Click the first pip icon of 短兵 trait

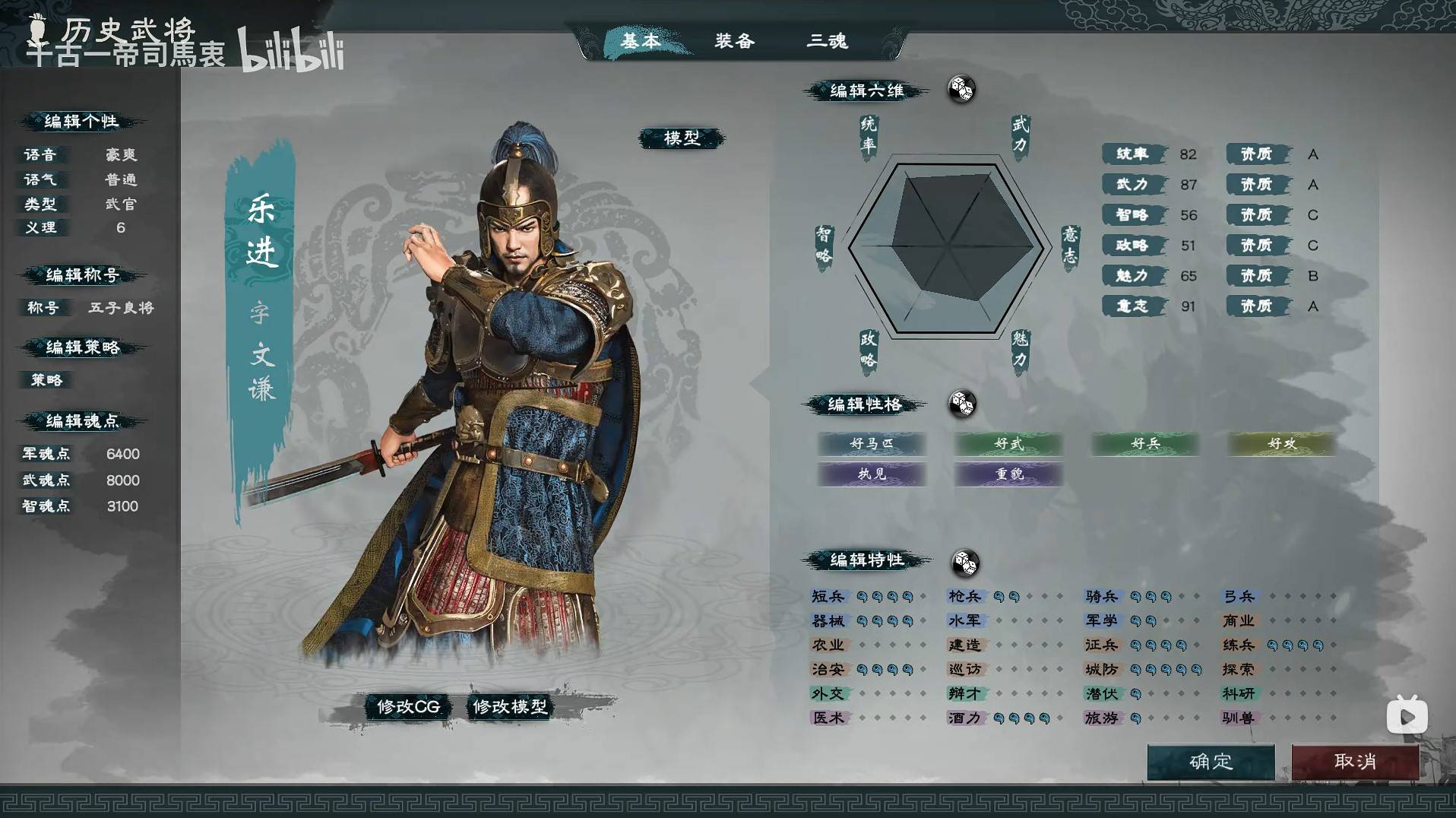(x=863, y=597)
